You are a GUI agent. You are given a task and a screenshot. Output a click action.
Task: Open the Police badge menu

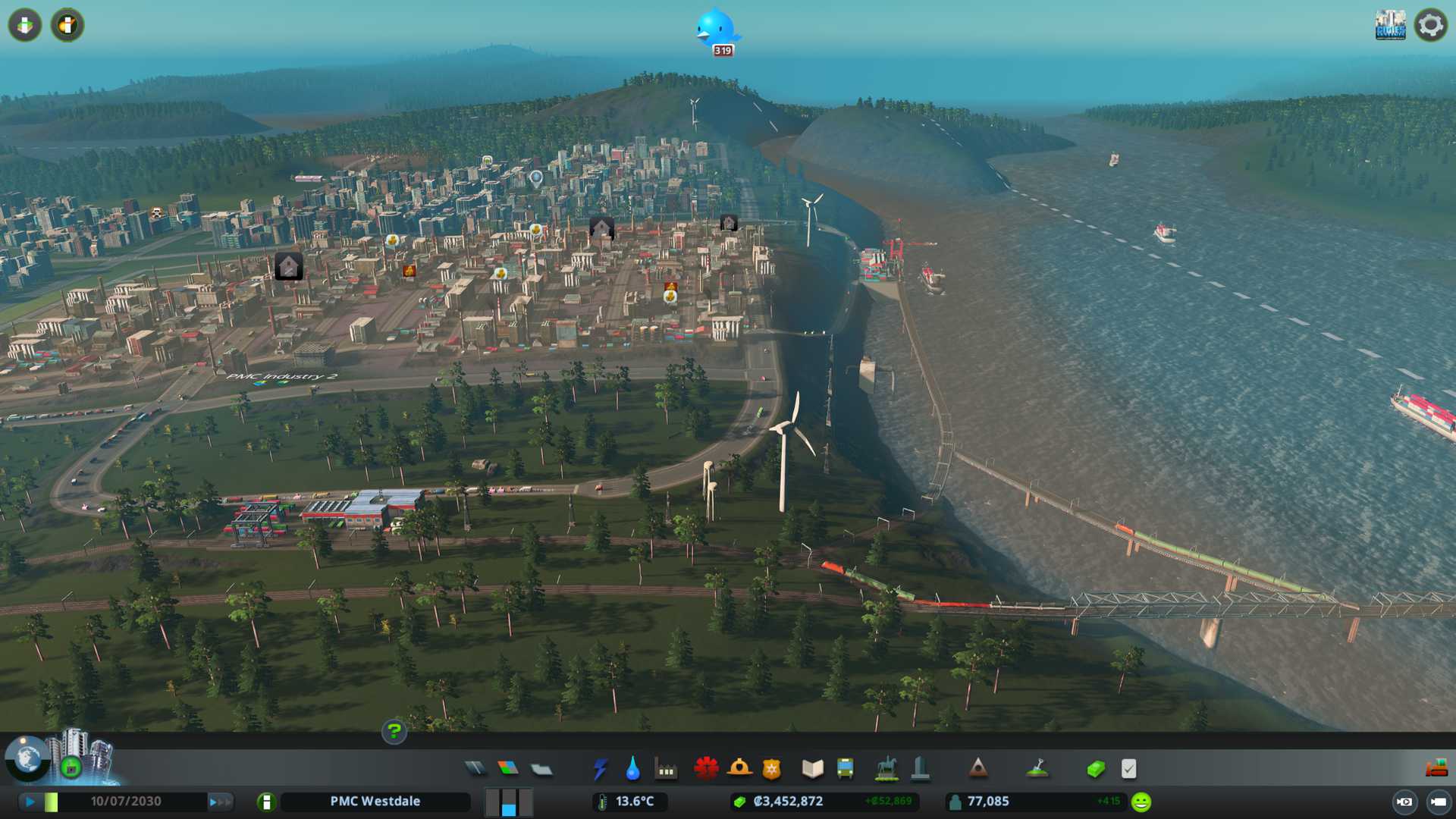pos(772,769)
